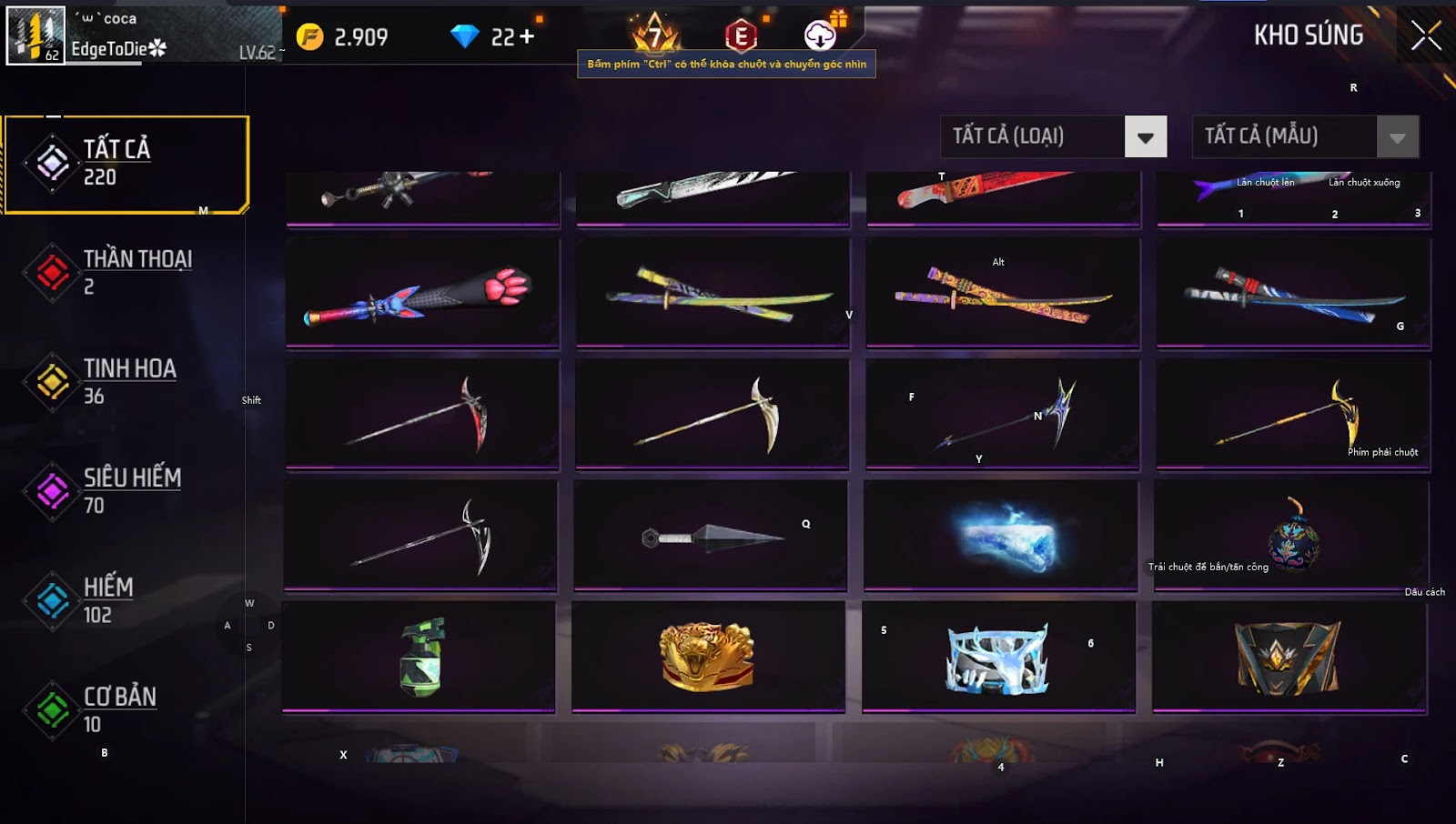Choose the kunai throwing knife skin

(x=710, y=537)
